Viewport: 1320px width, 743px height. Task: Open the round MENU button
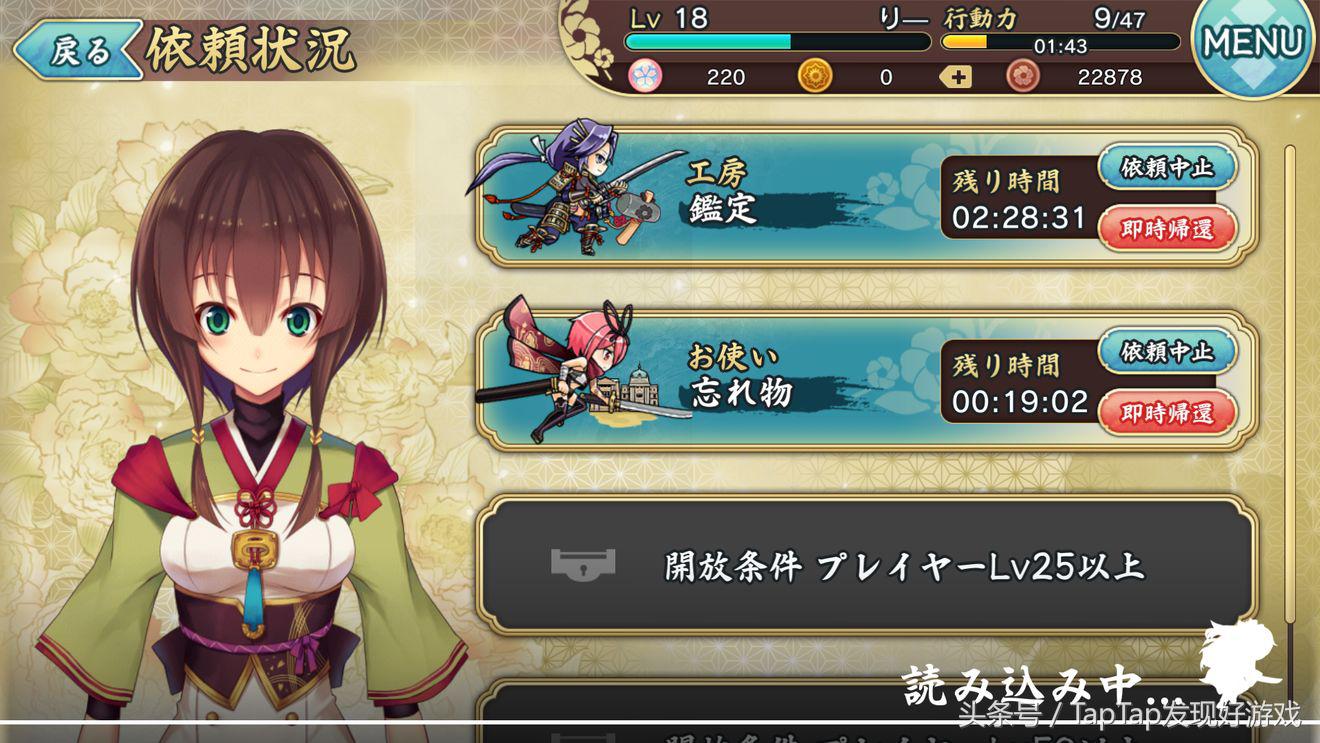click(x=1253, y=43)
